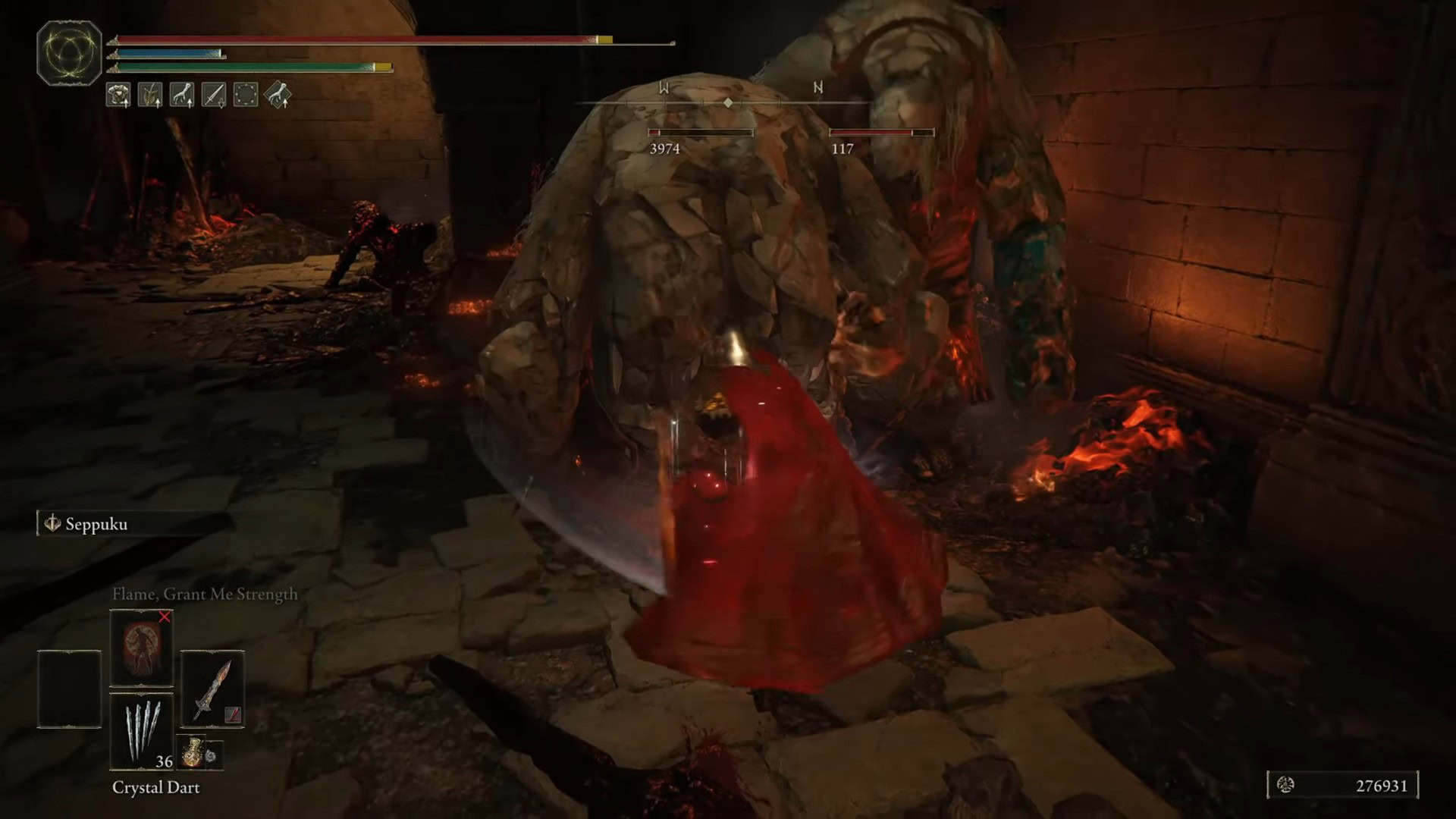The width and height of the screenshot is (1456, 819).
Task: Use the Crystal Dart item slot
Action: (142, 732)
